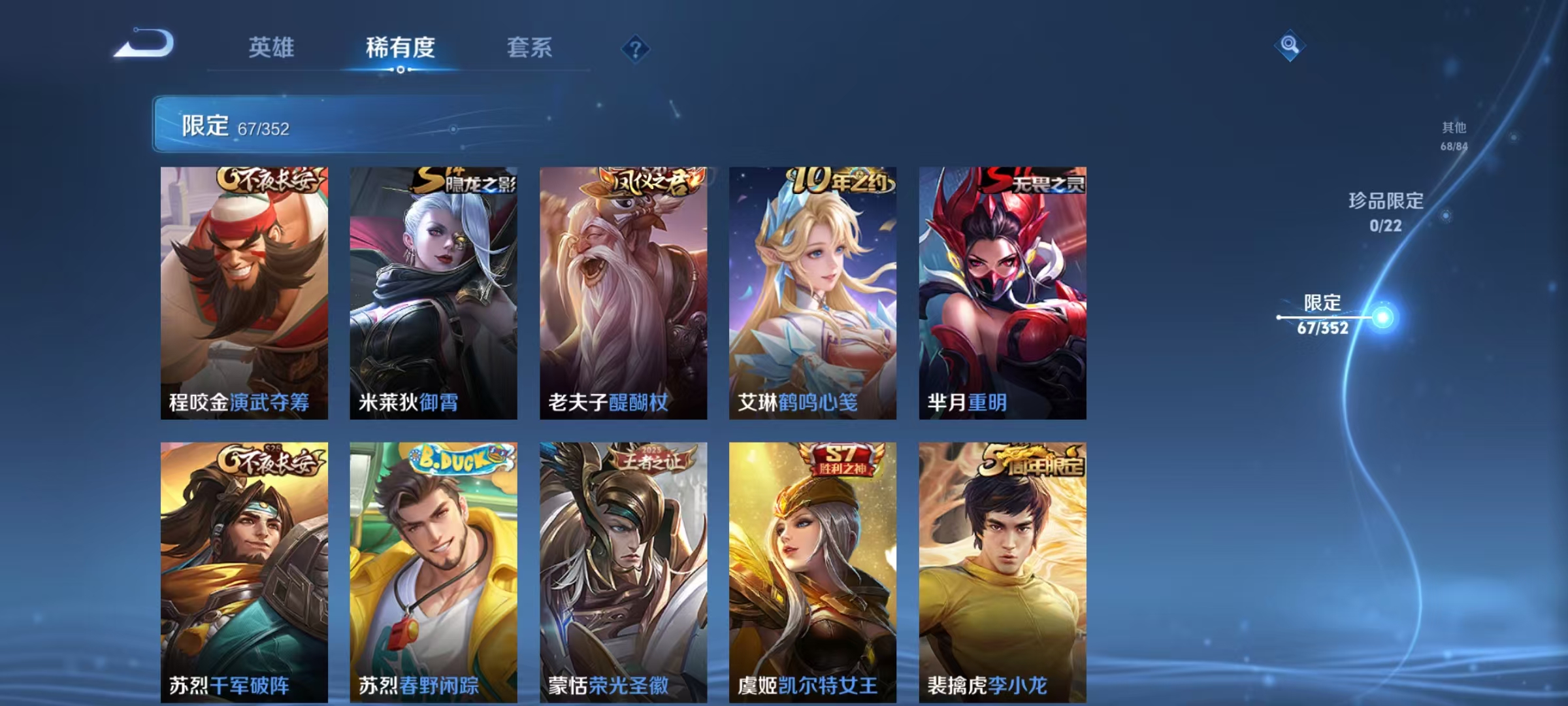Screen dimensions: 1568x706
Task: Select the 程咬金演武夺筹 skin card
Action: coord(242,288)
